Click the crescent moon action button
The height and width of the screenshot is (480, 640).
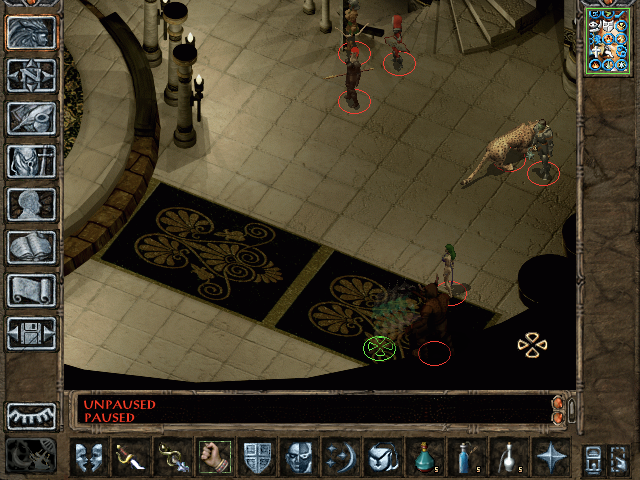pos(340,458)
